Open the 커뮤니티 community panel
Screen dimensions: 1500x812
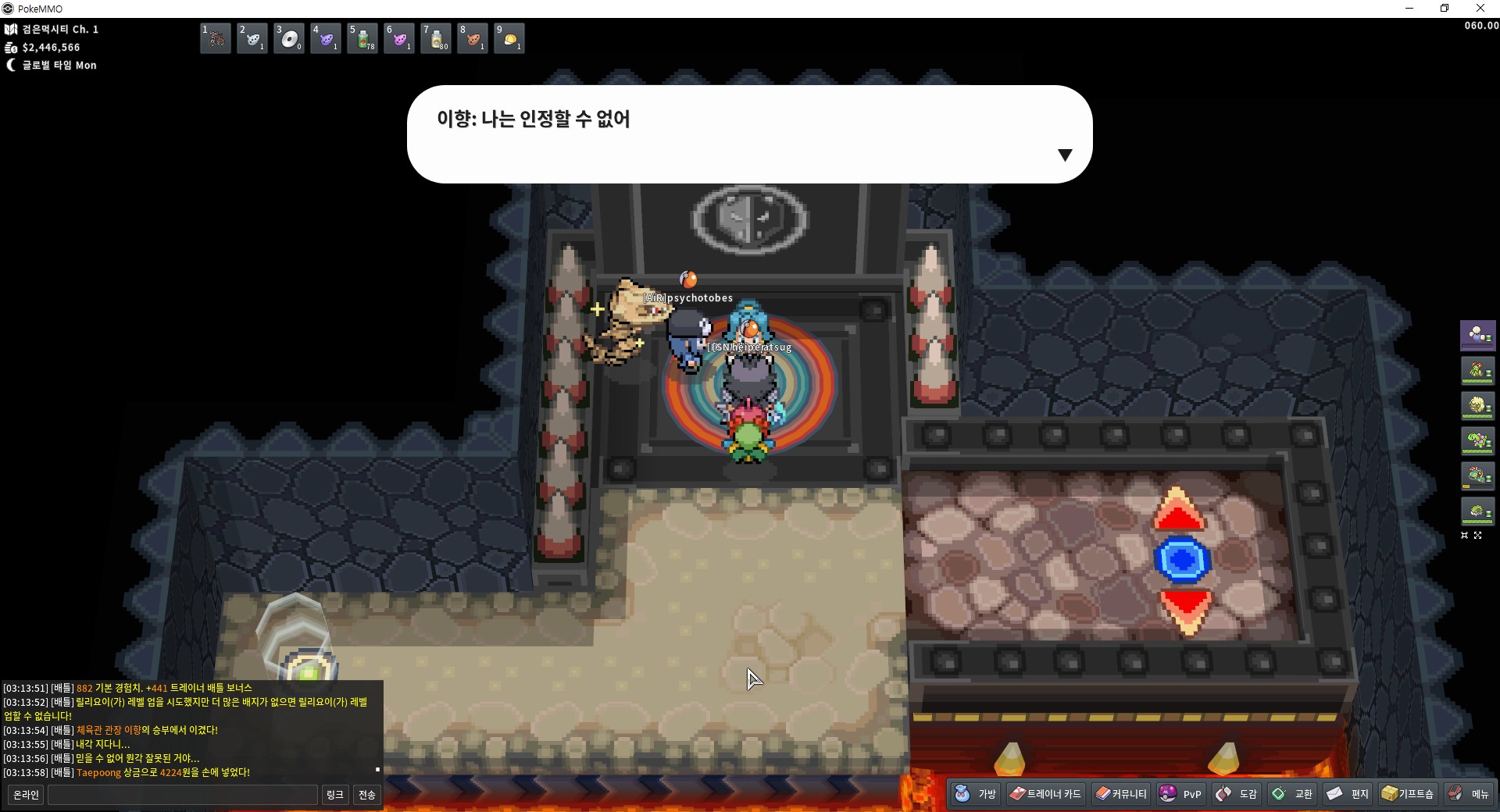click(1121, 794)
